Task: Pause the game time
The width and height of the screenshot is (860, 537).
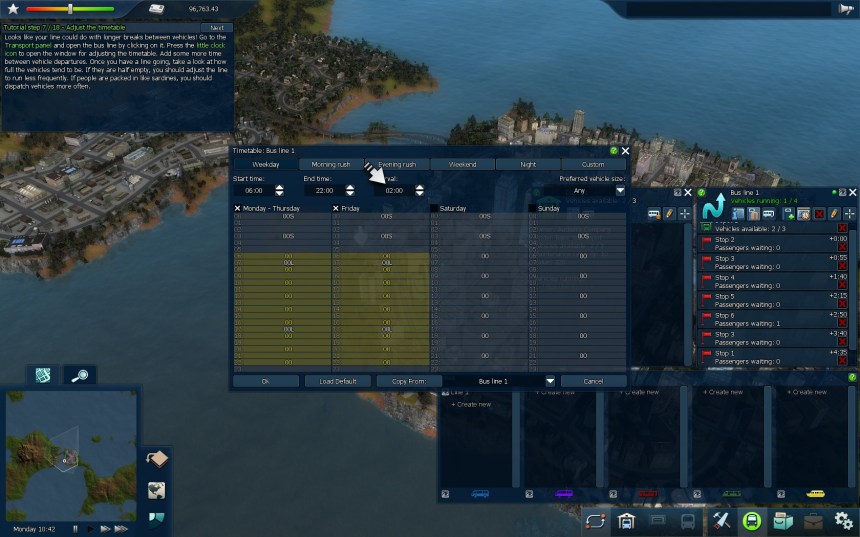Action: (75, 528)
